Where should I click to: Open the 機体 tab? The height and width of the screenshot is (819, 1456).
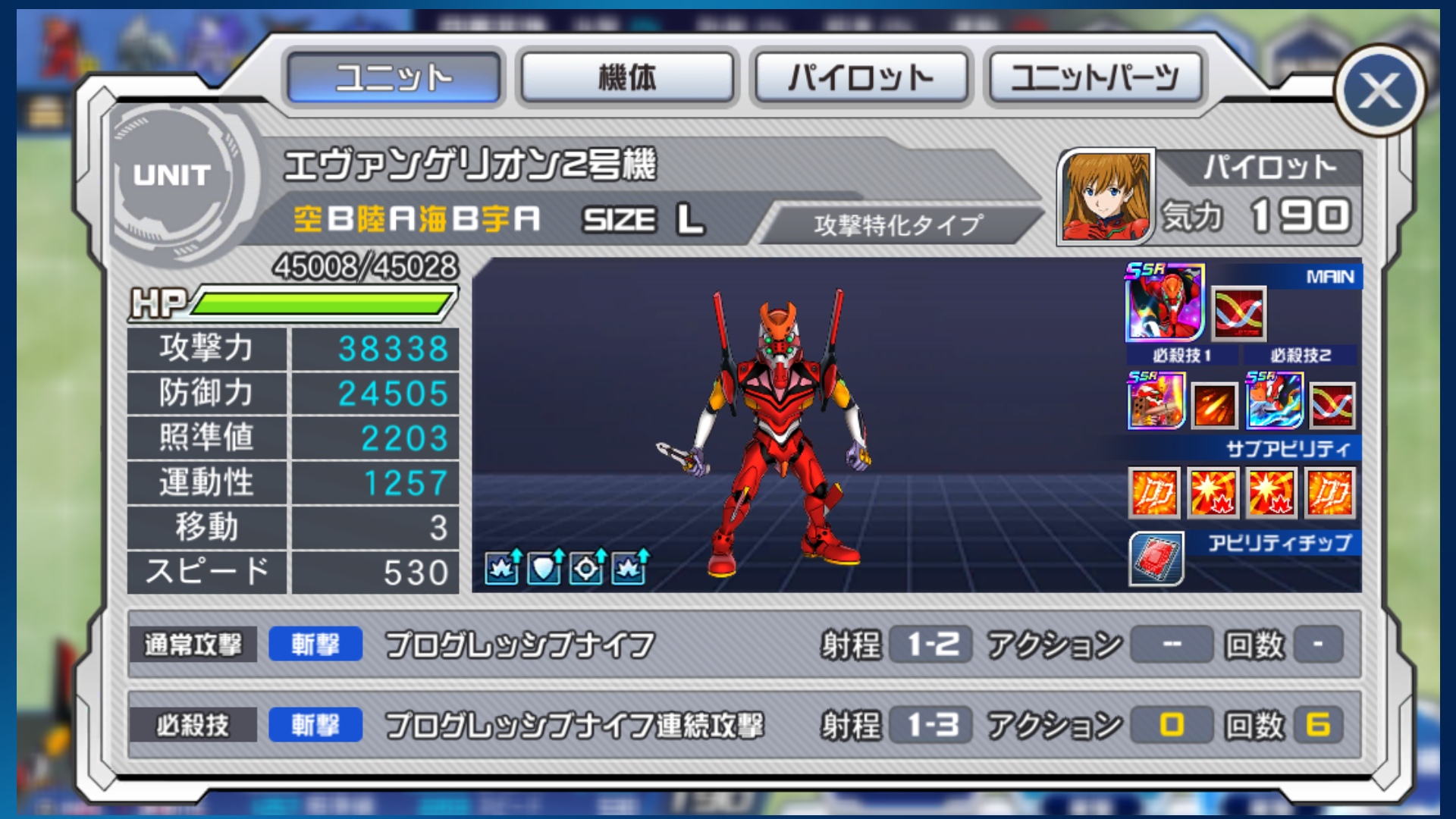tap(627, 77)
